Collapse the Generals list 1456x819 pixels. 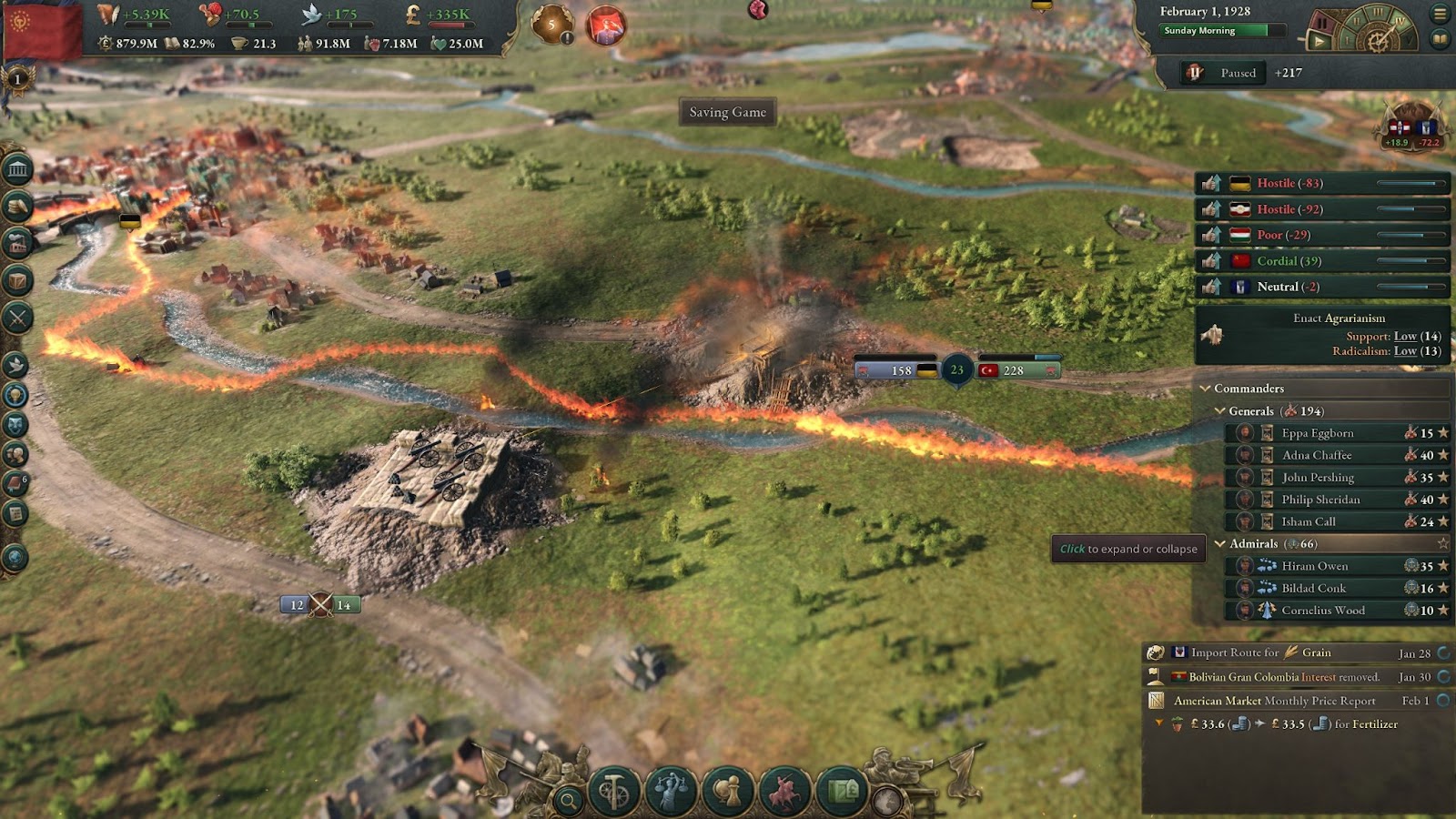click(1220, 411)
